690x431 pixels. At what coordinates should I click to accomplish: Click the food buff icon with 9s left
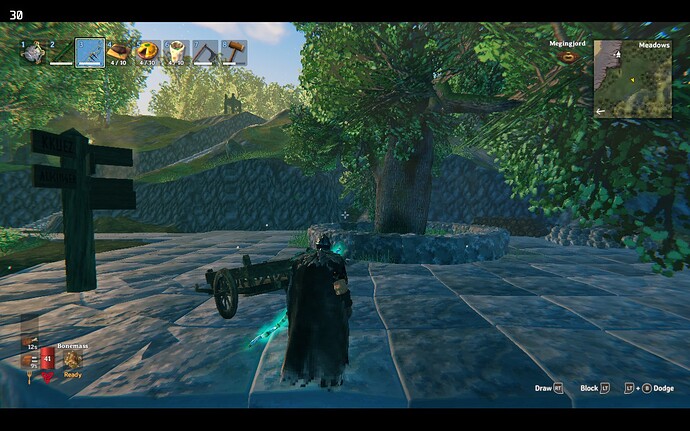(x=30, y=361)
